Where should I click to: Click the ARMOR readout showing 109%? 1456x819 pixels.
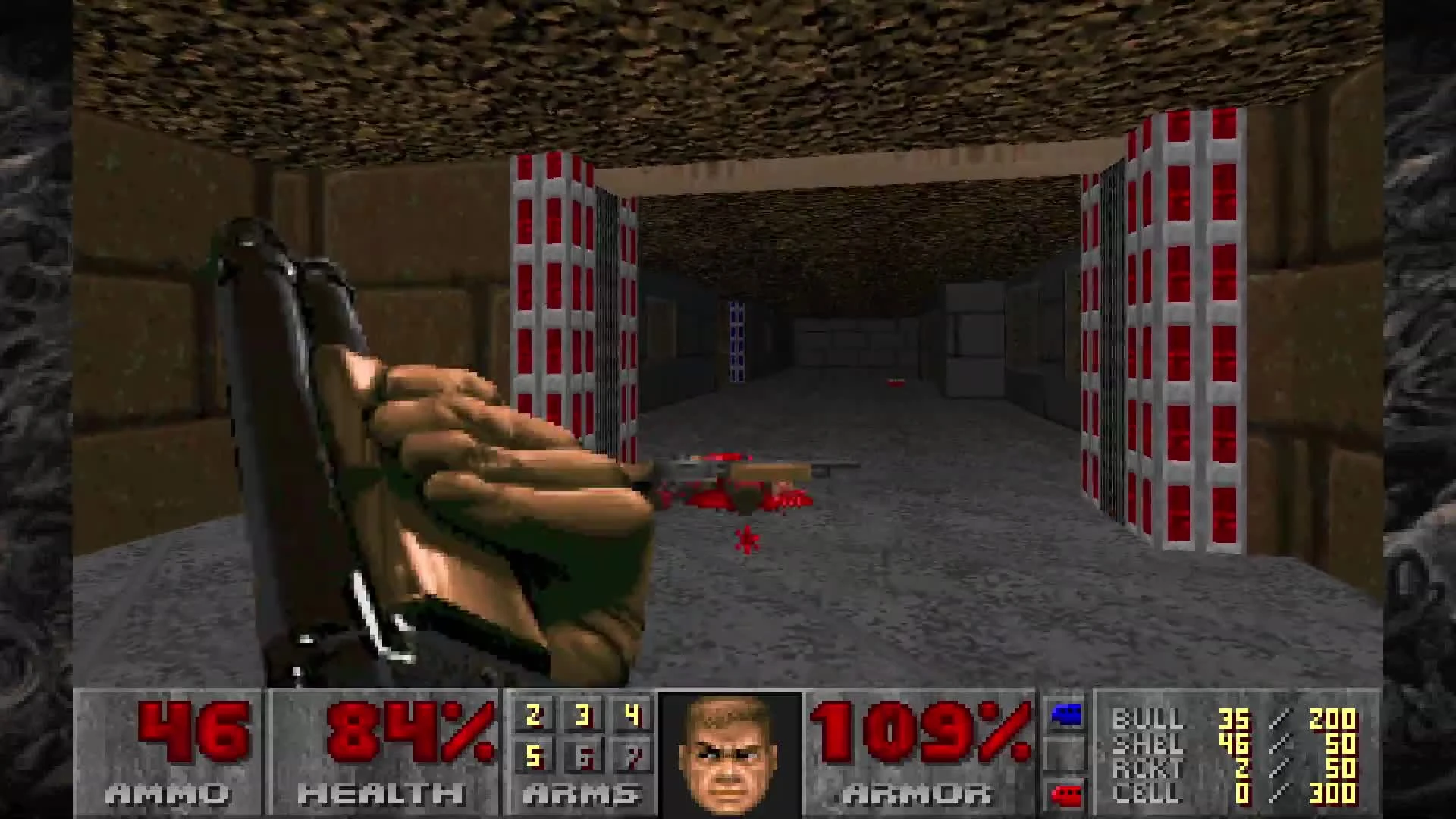(x=921, y=732)
